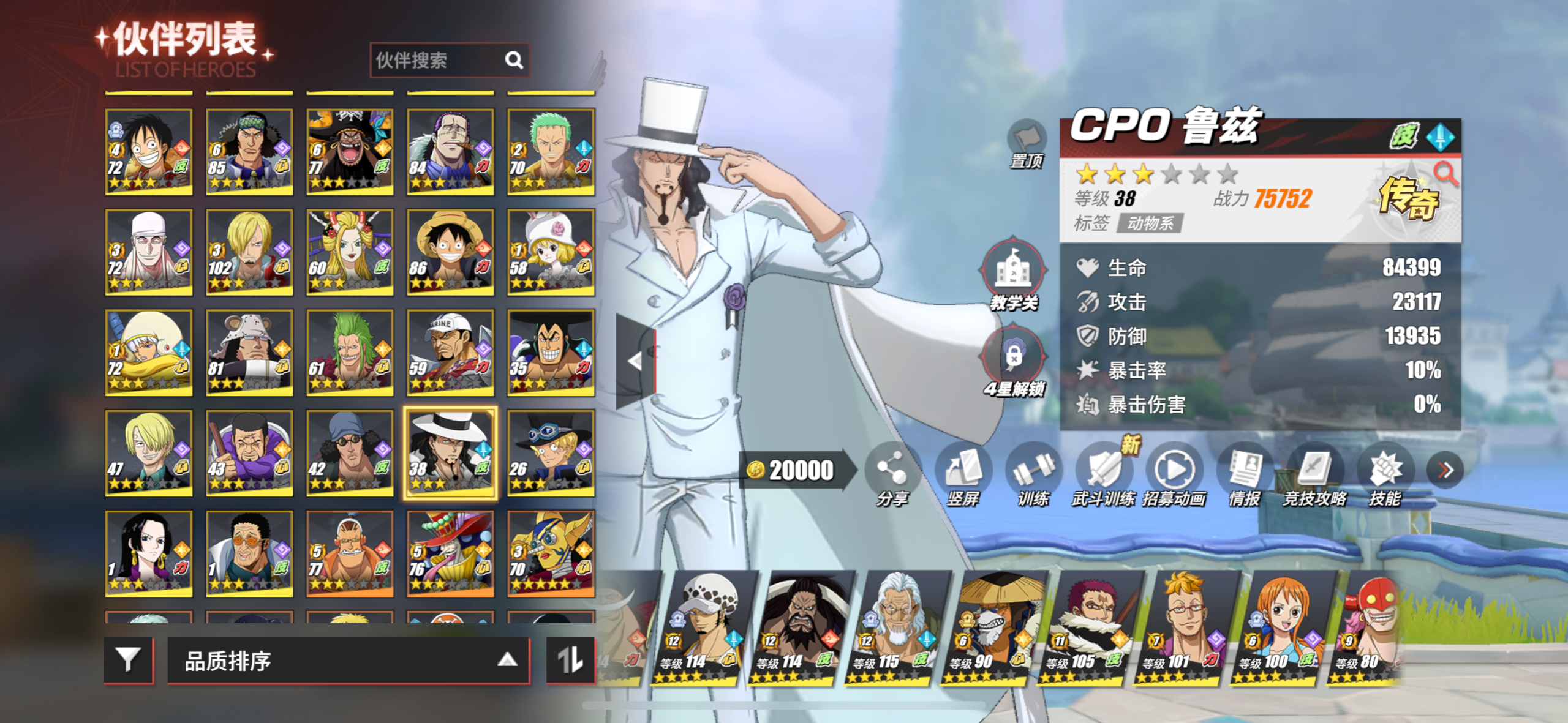Toggle the sort order arrows button

tap(570, 660)
